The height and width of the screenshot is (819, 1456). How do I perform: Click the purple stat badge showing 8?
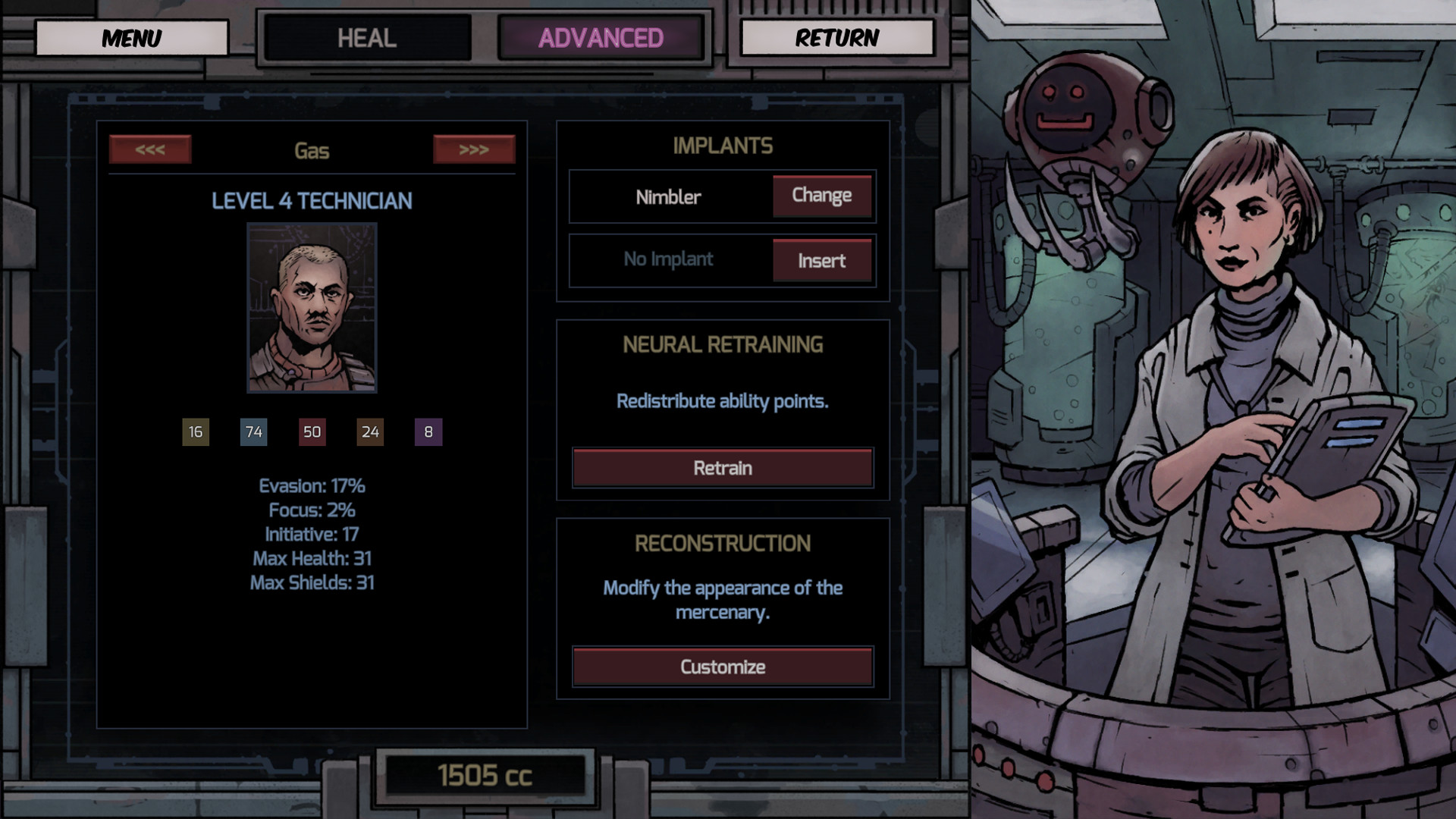pos(427,432)
